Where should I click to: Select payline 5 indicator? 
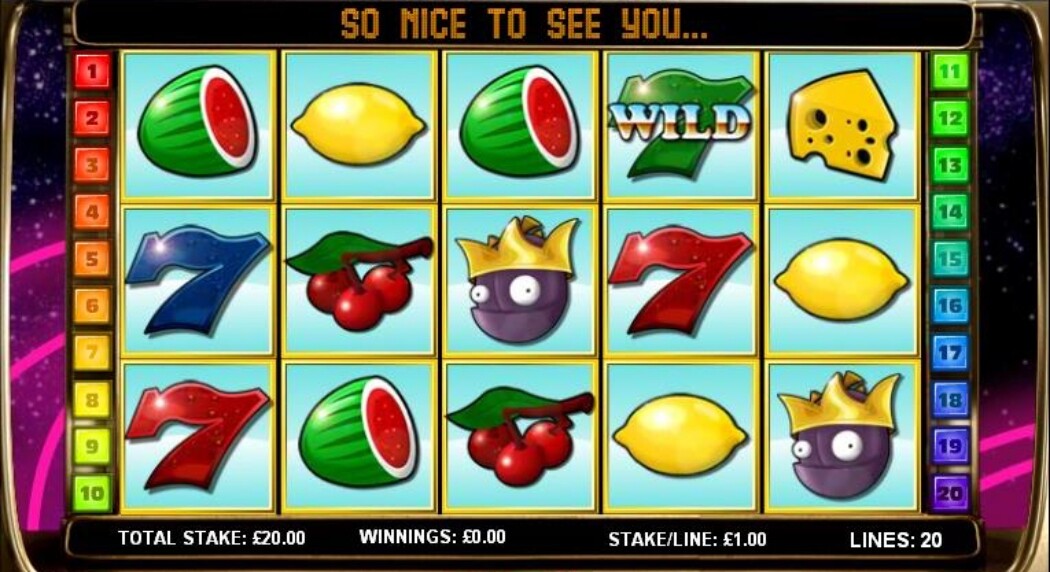[91, 259]
